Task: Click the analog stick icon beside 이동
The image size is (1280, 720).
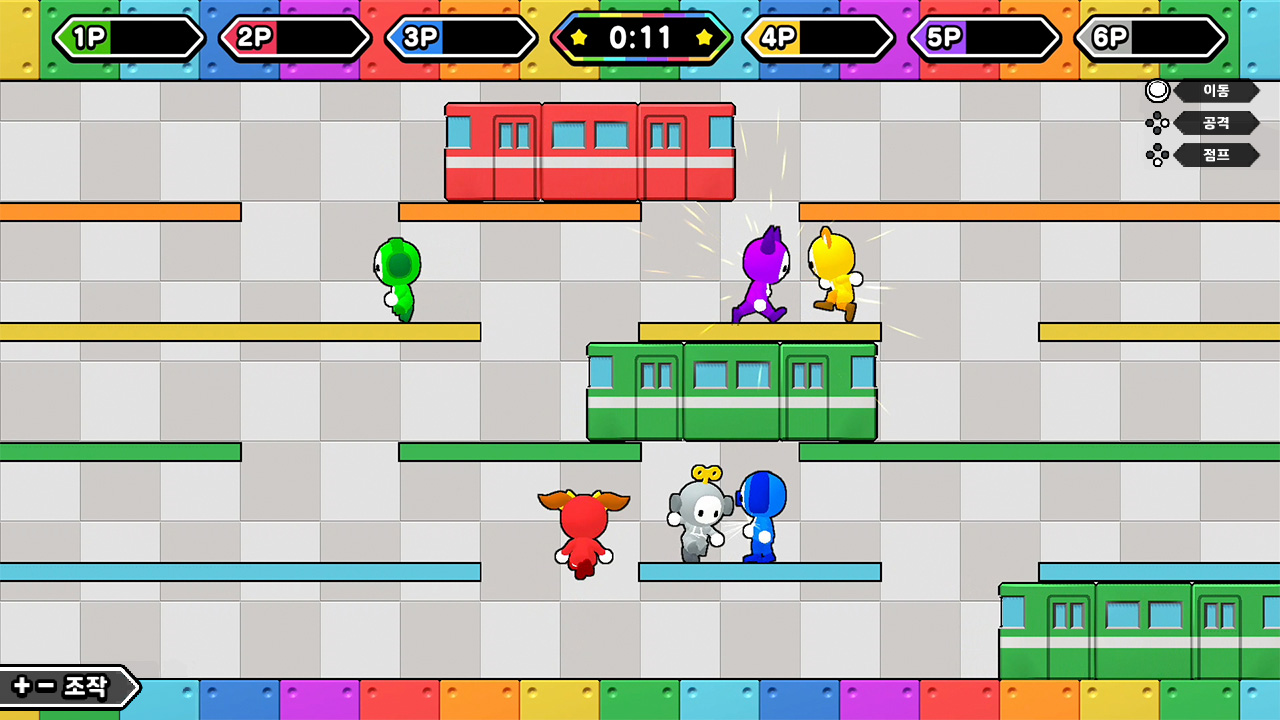Action: tap(1157, 91)
